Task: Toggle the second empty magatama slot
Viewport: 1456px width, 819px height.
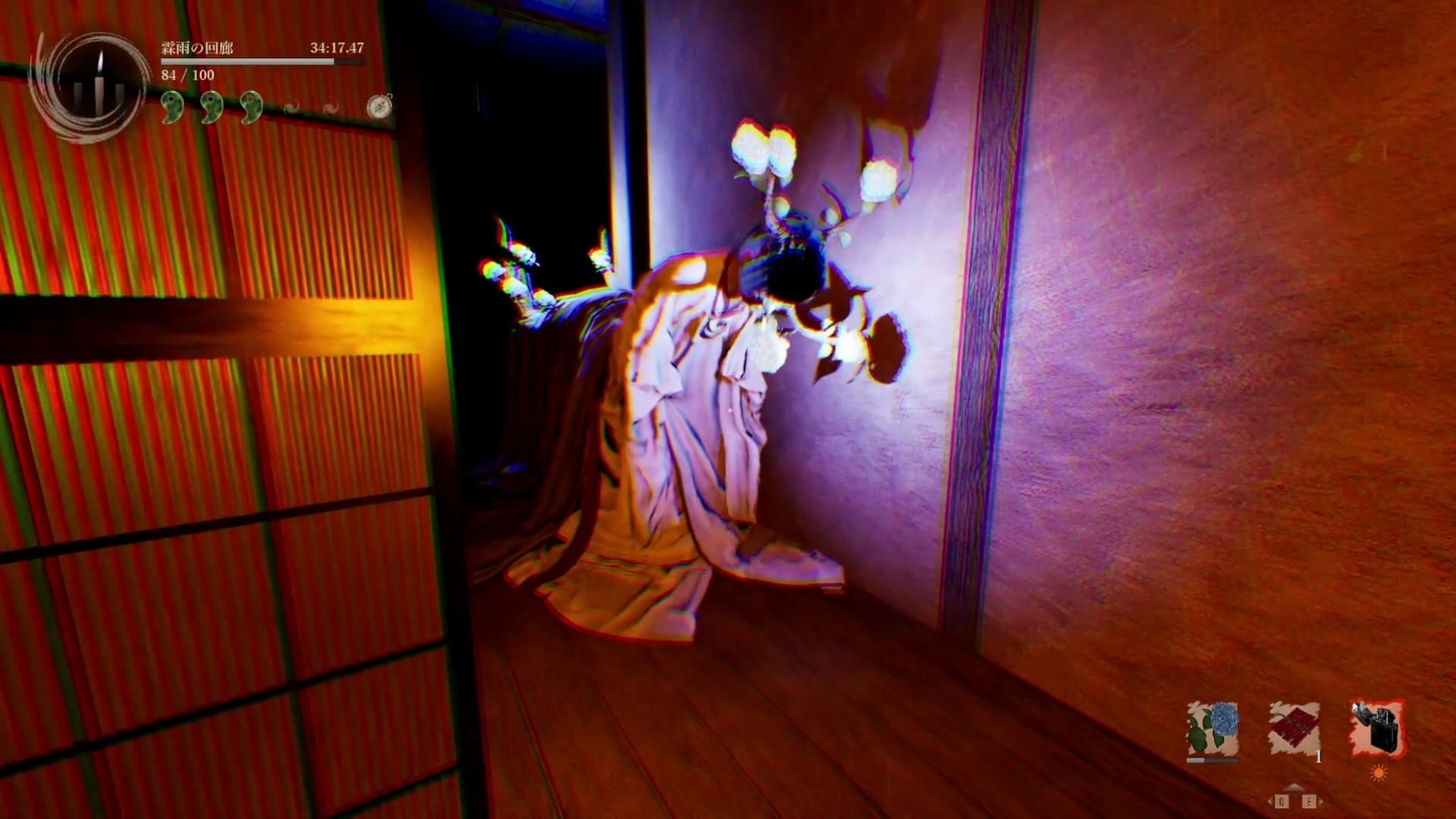Action: coord(331,106)
